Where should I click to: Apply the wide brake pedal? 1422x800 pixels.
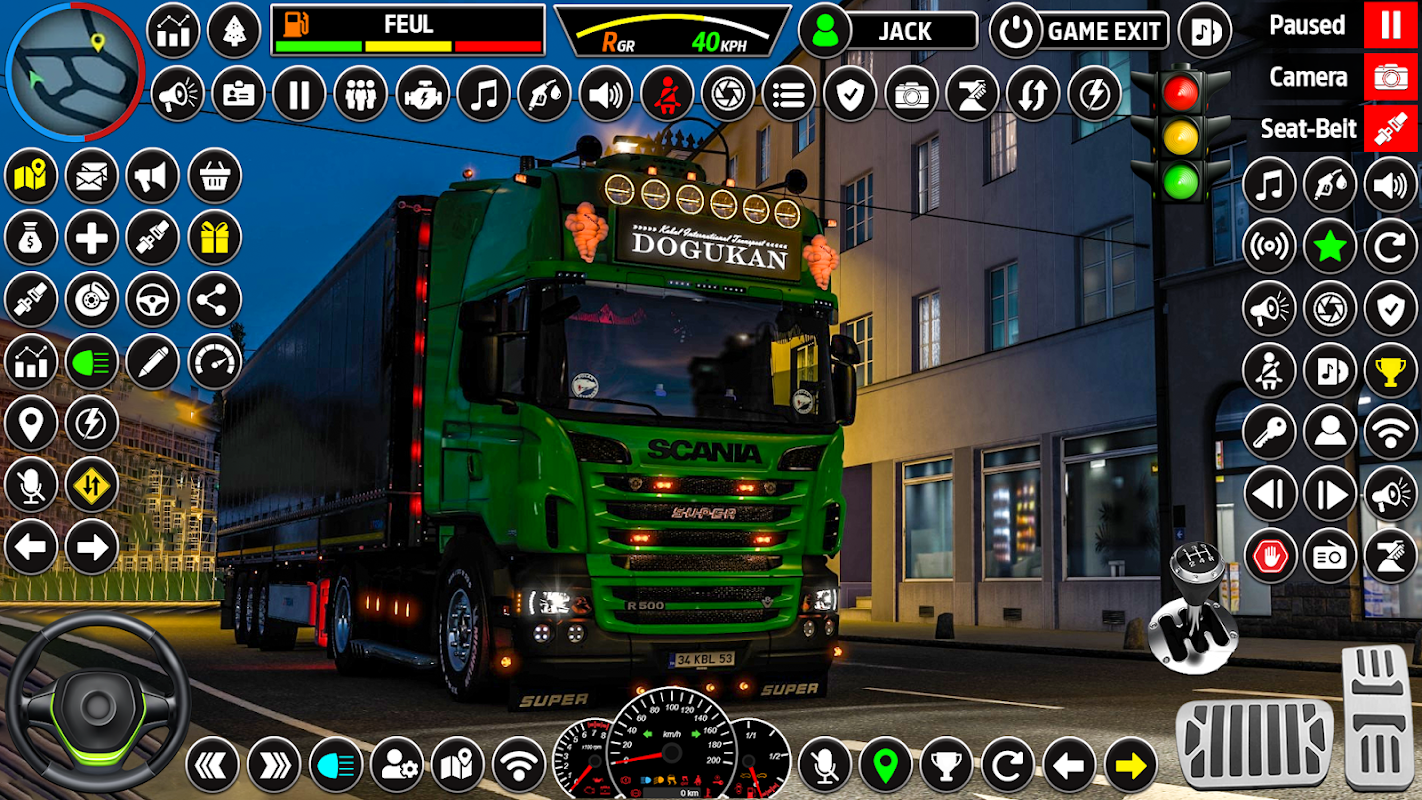(1254, 744)
